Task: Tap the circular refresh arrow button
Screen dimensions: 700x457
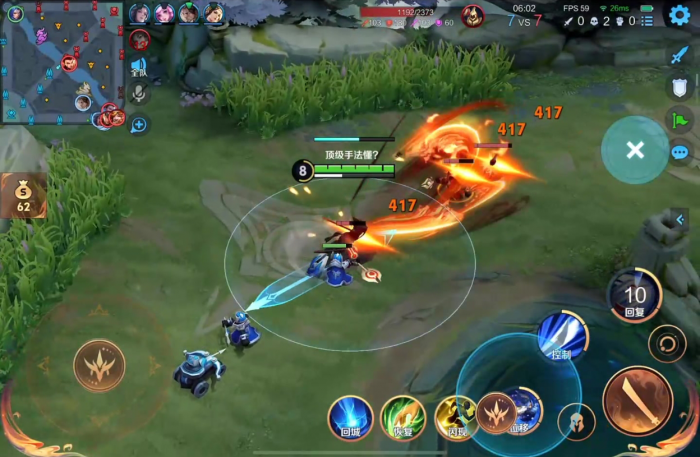Action: coord(667,344)
